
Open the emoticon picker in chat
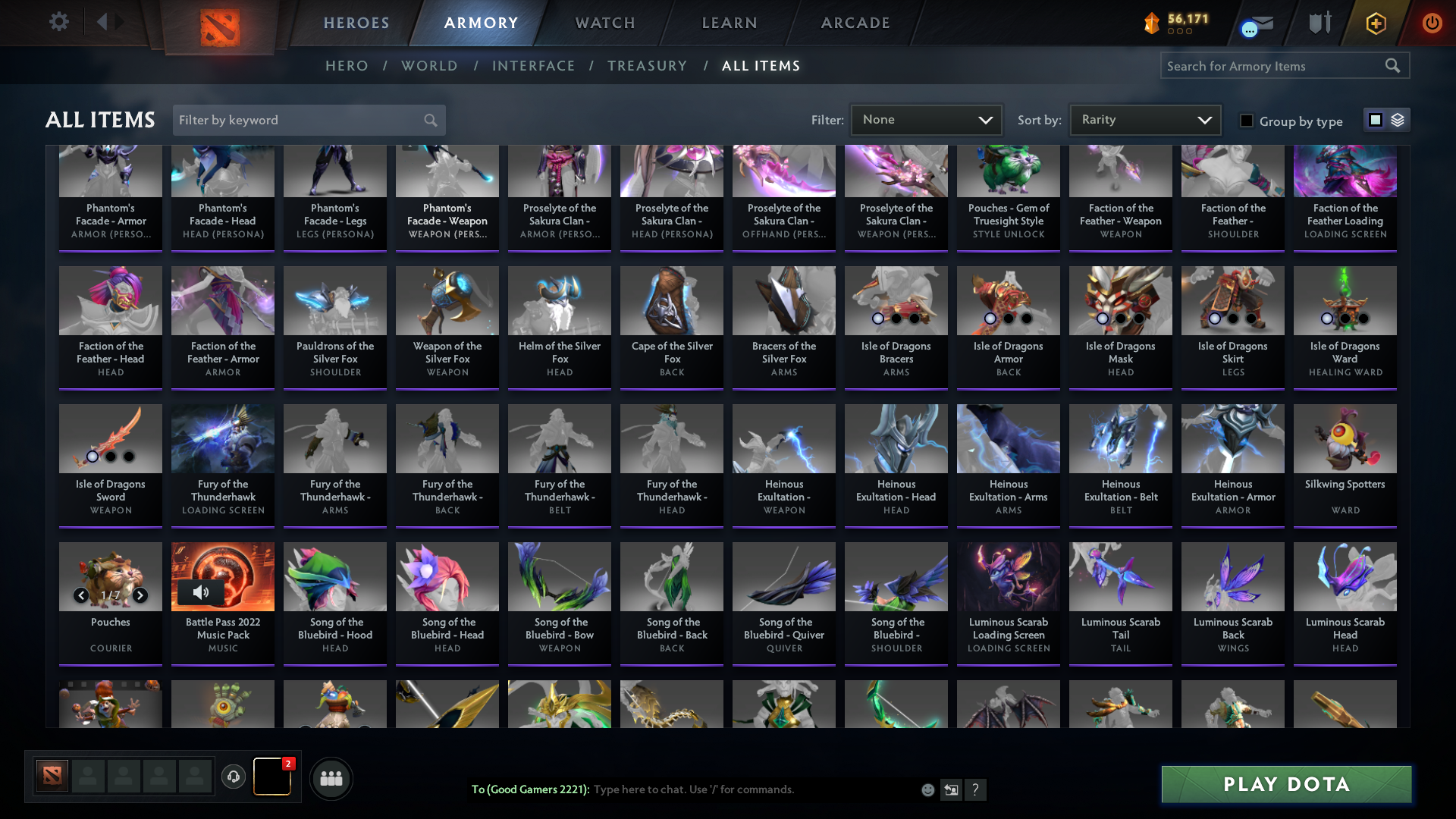pyautogui.click(x=927, y=789)
